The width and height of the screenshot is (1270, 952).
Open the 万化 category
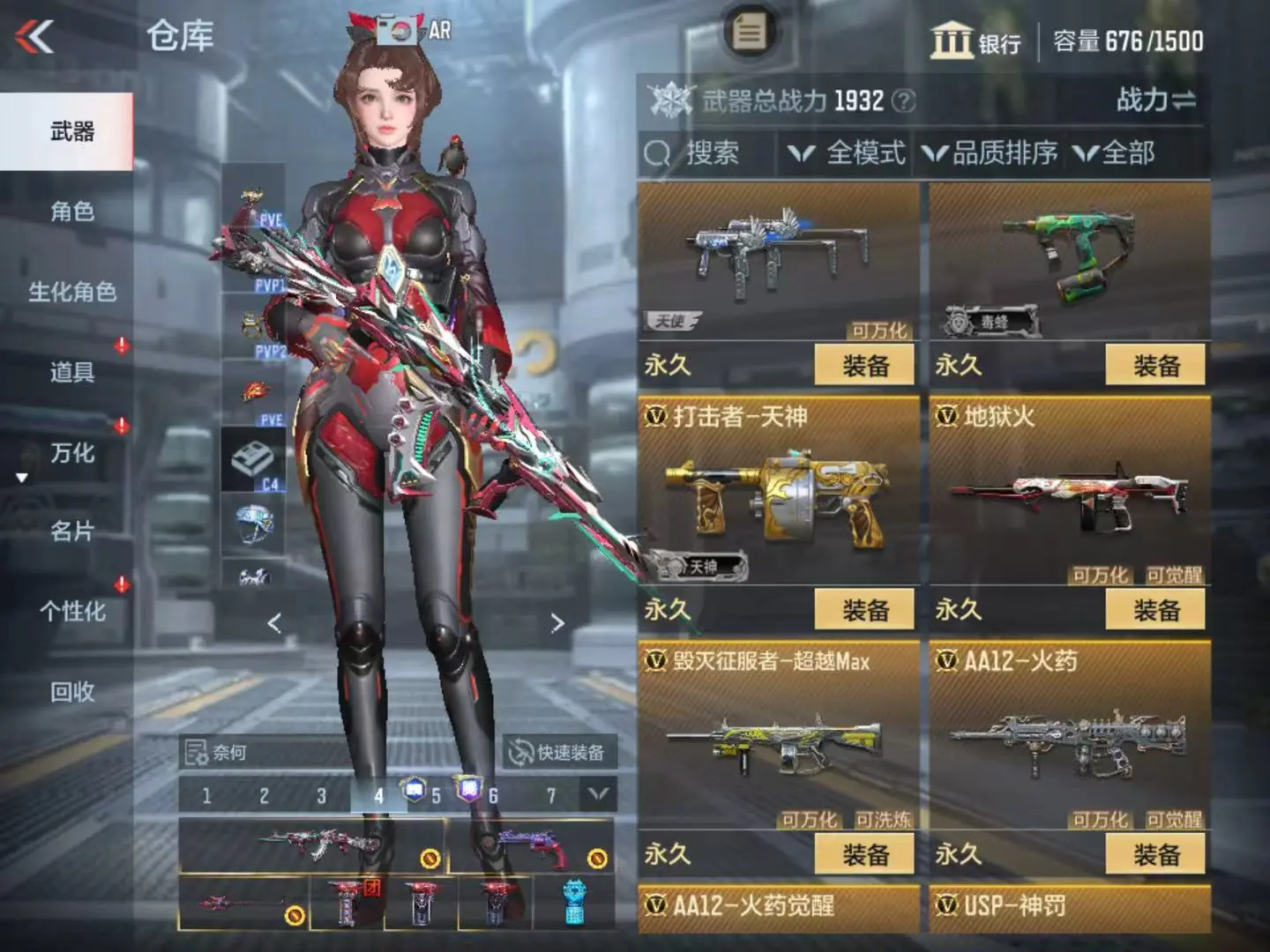(71, 452)
